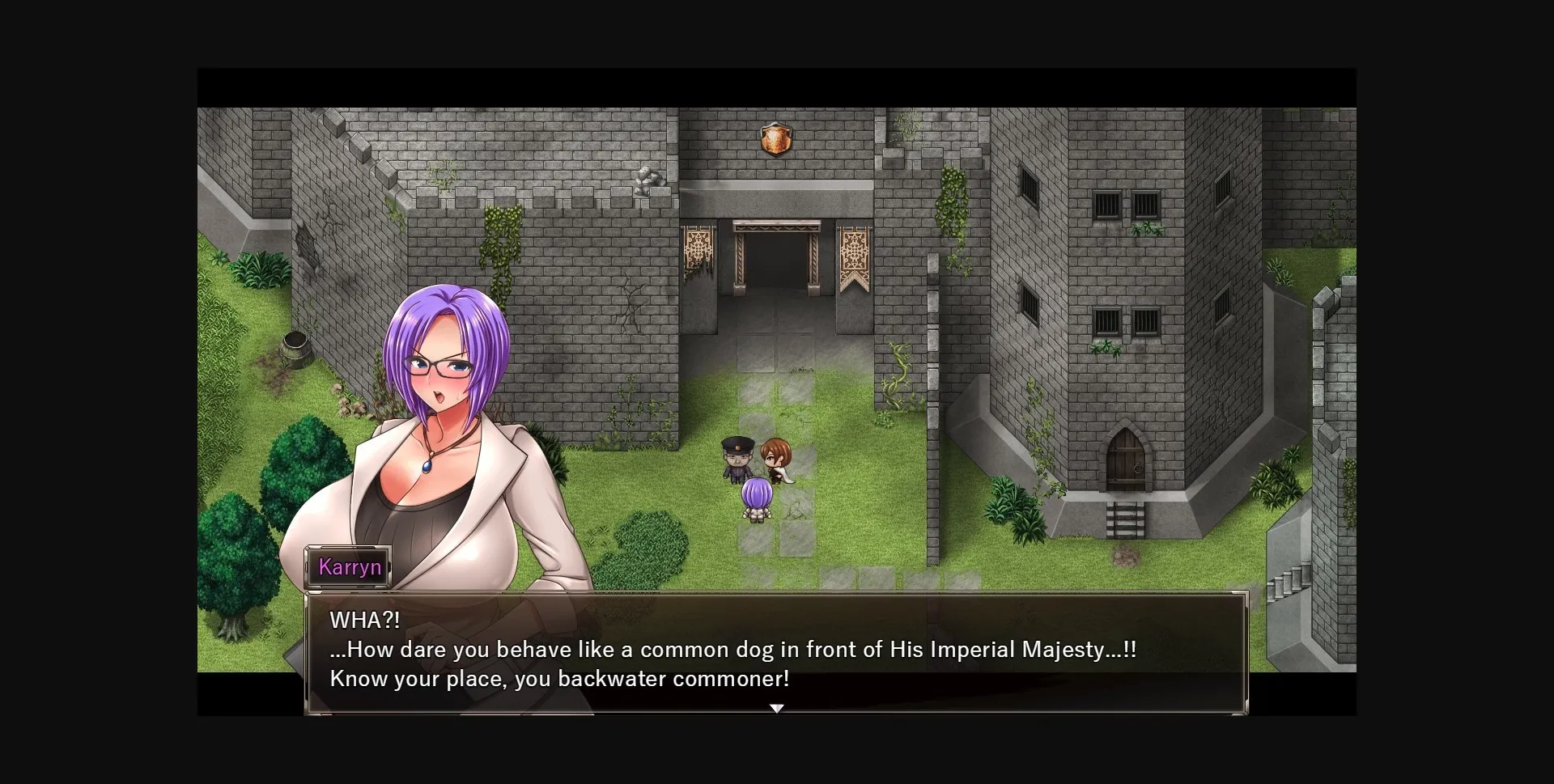Click the continue arrow below the dialogue
1554x784 pixels.
pos(776,707)
